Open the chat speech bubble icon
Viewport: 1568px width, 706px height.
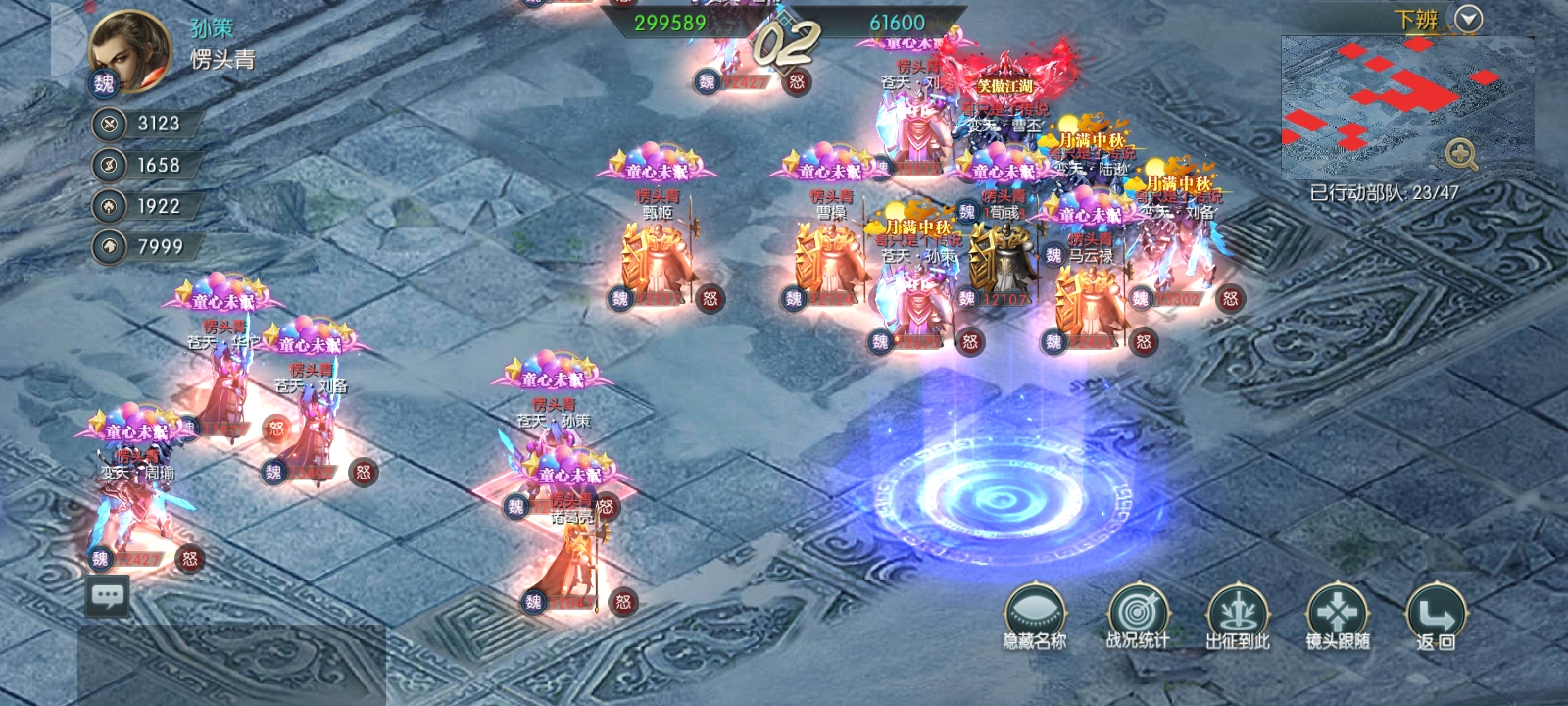(x=107, y=595)
